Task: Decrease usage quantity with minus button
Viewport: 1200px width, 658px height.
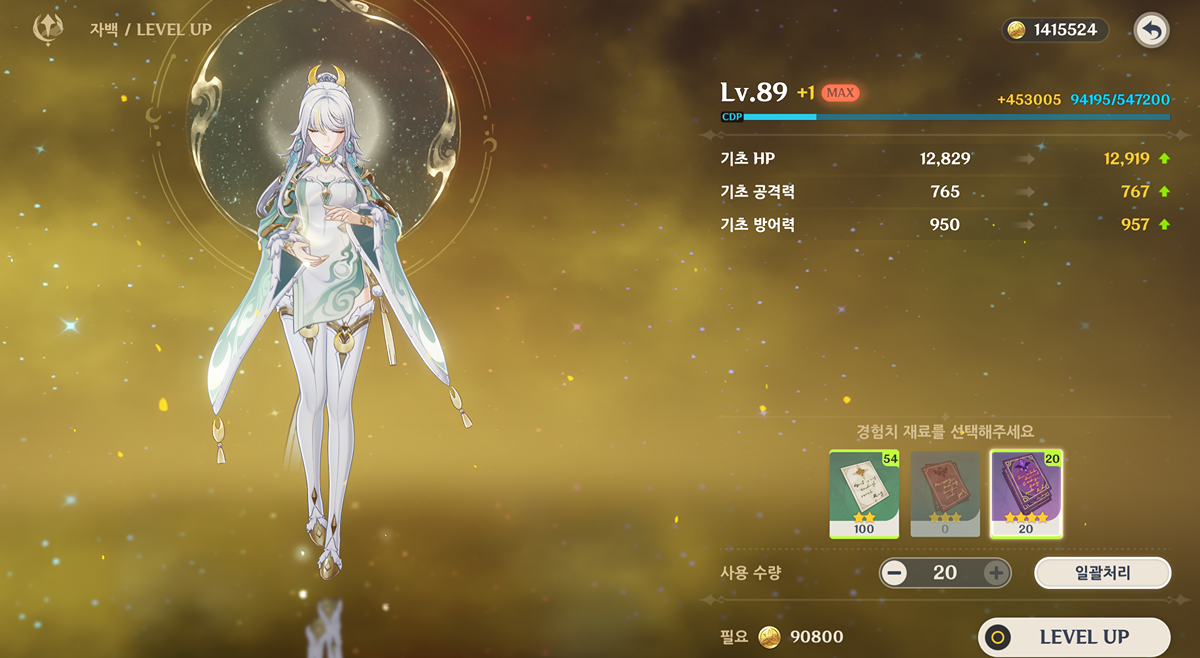Action: click(895, 573)
